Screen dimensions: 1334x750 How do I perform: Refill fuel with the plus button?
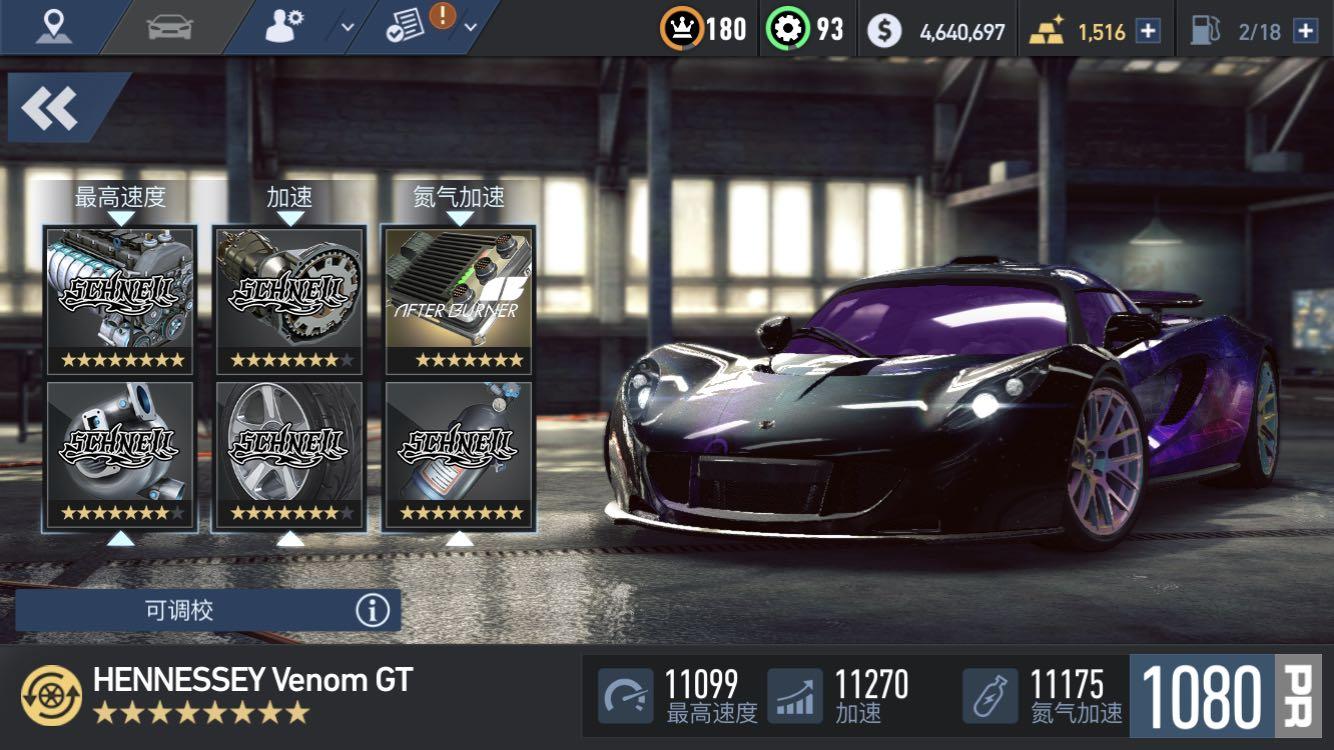[x=1305, y=31]
